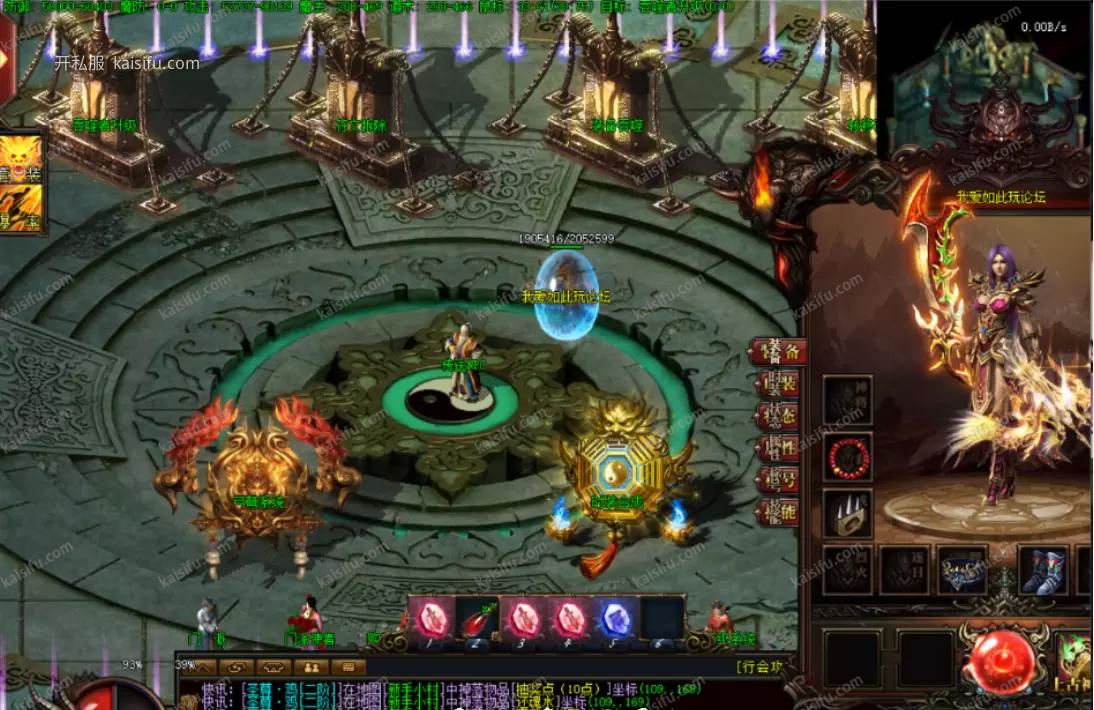Select the 状态 status tab
Viewport: 1094px width, 710px height.
tap(778, 417)
